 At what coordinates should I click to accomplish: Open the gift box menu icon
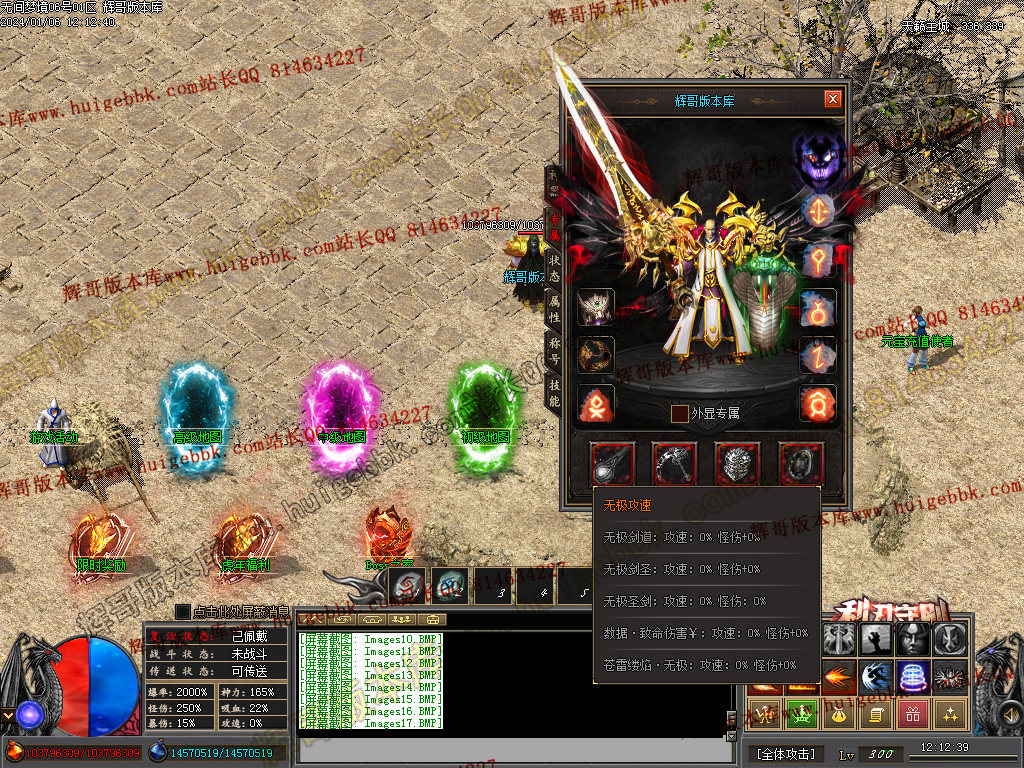[913, 714]
